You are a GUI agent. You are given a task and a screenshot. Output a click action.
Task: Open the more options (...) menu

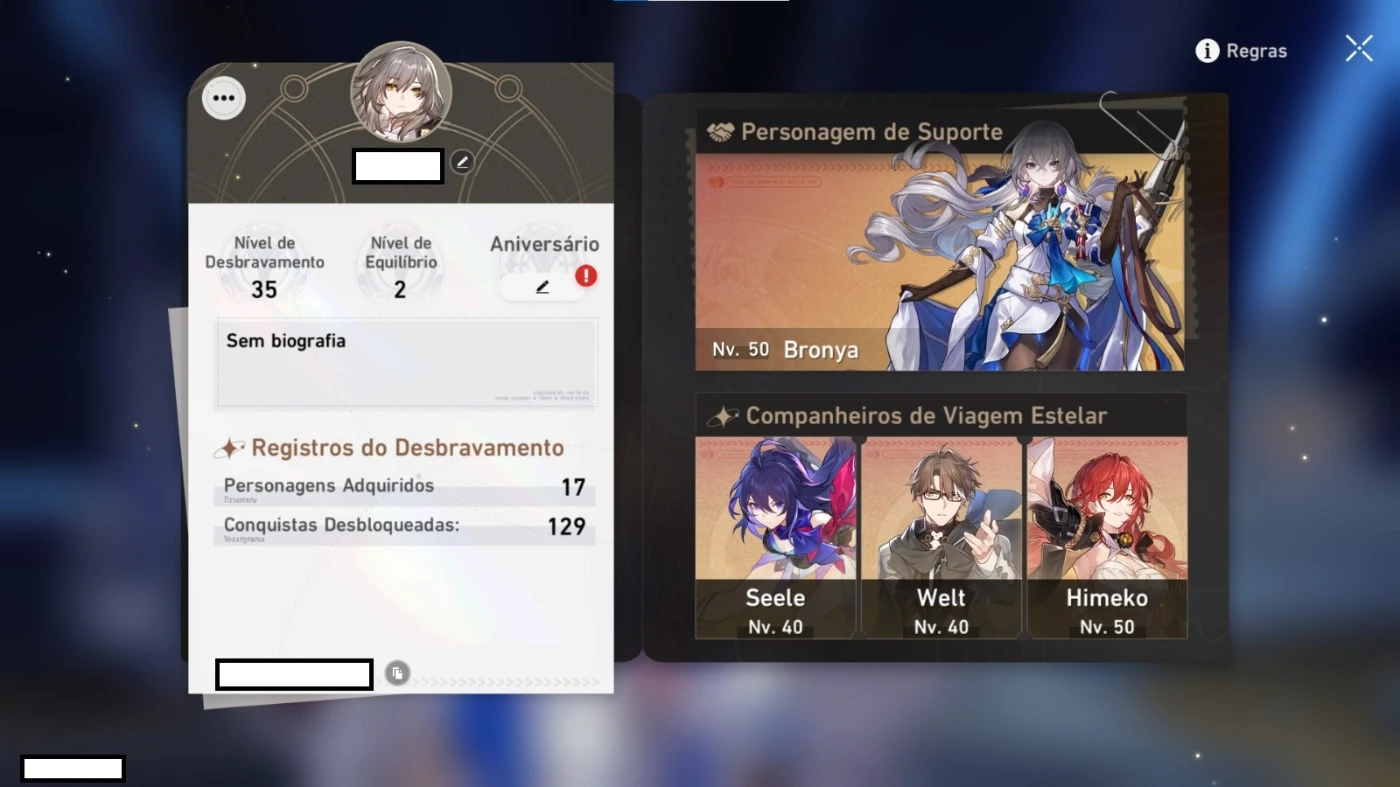[x=224, y=97]
